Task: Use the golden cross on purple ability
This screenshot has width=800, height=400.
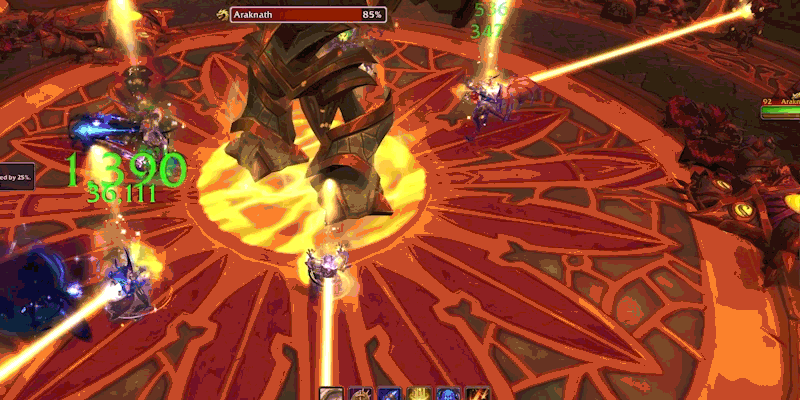Action: click(x=360, y=394)
